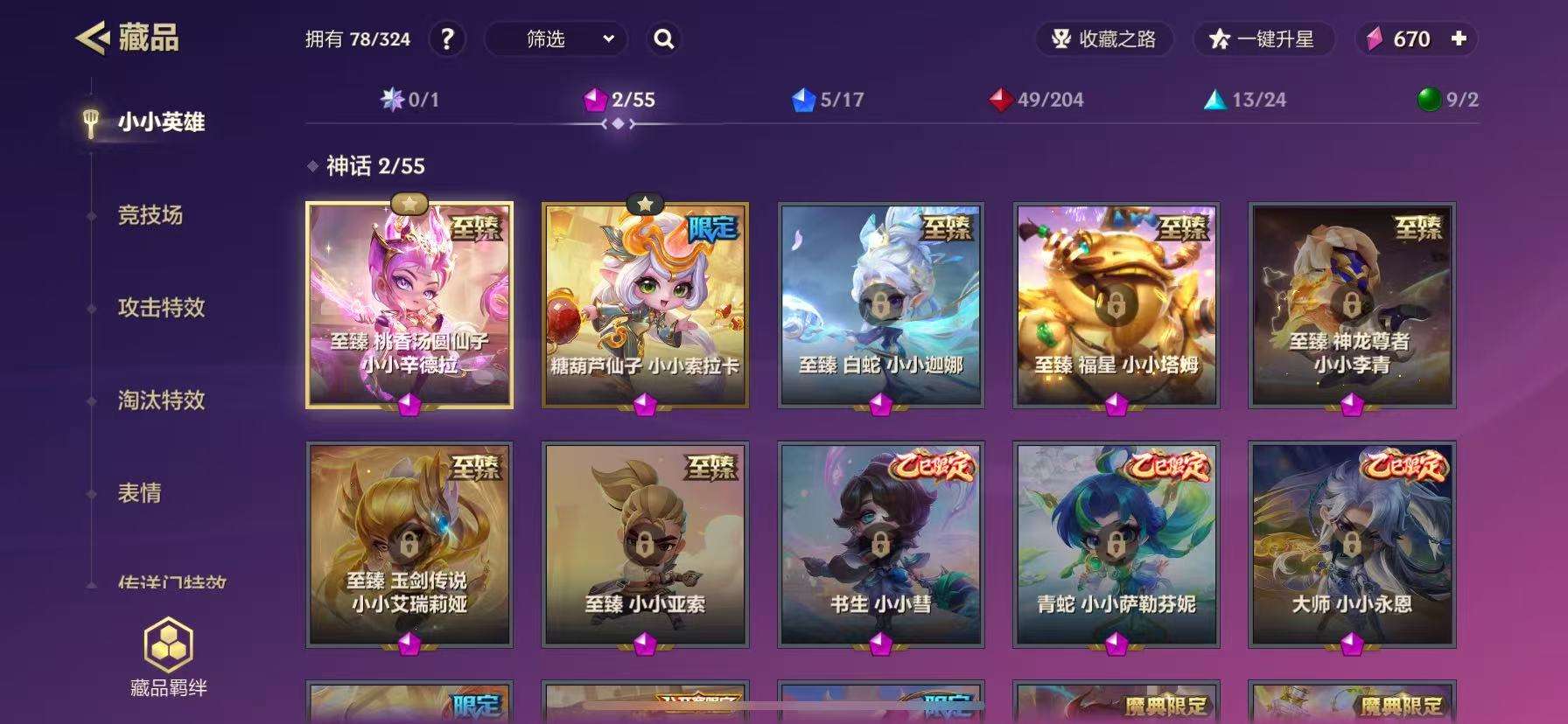Open the 表情 emotes category
This screenshot has height=724, width=1568.
point(140,493)
